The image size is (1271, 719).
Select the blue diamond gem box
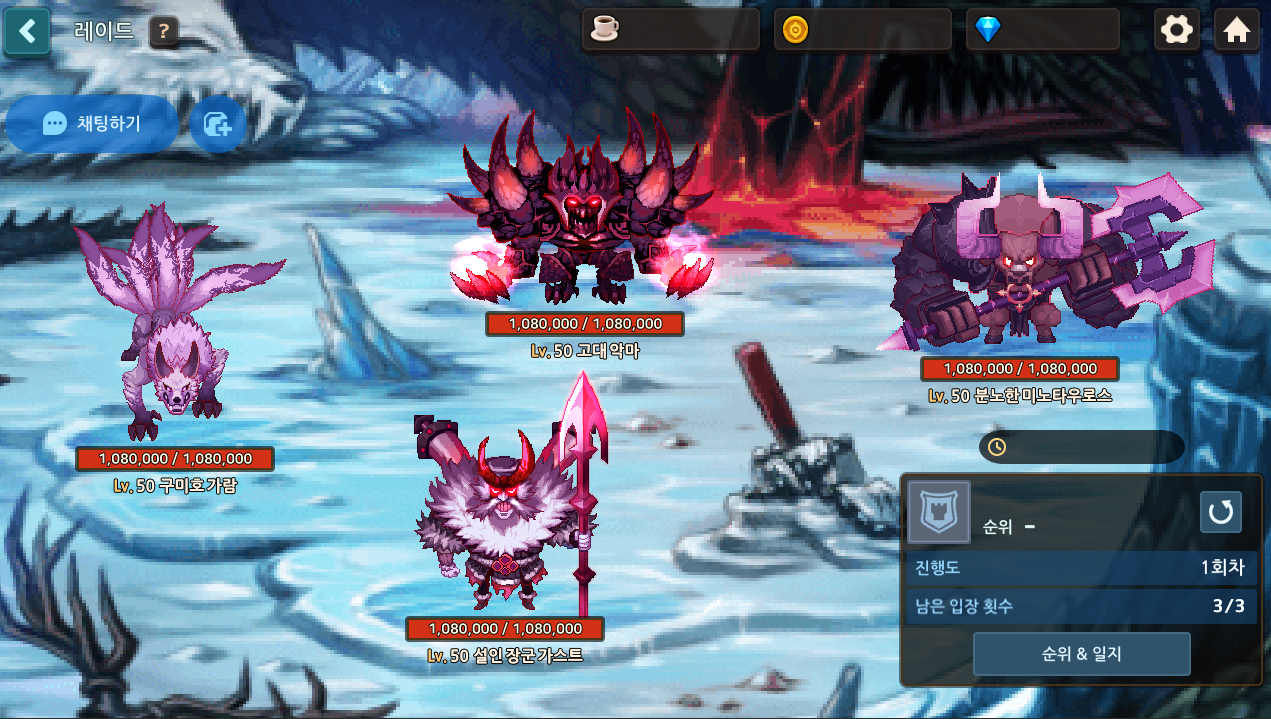click(x=1043, y=30)
